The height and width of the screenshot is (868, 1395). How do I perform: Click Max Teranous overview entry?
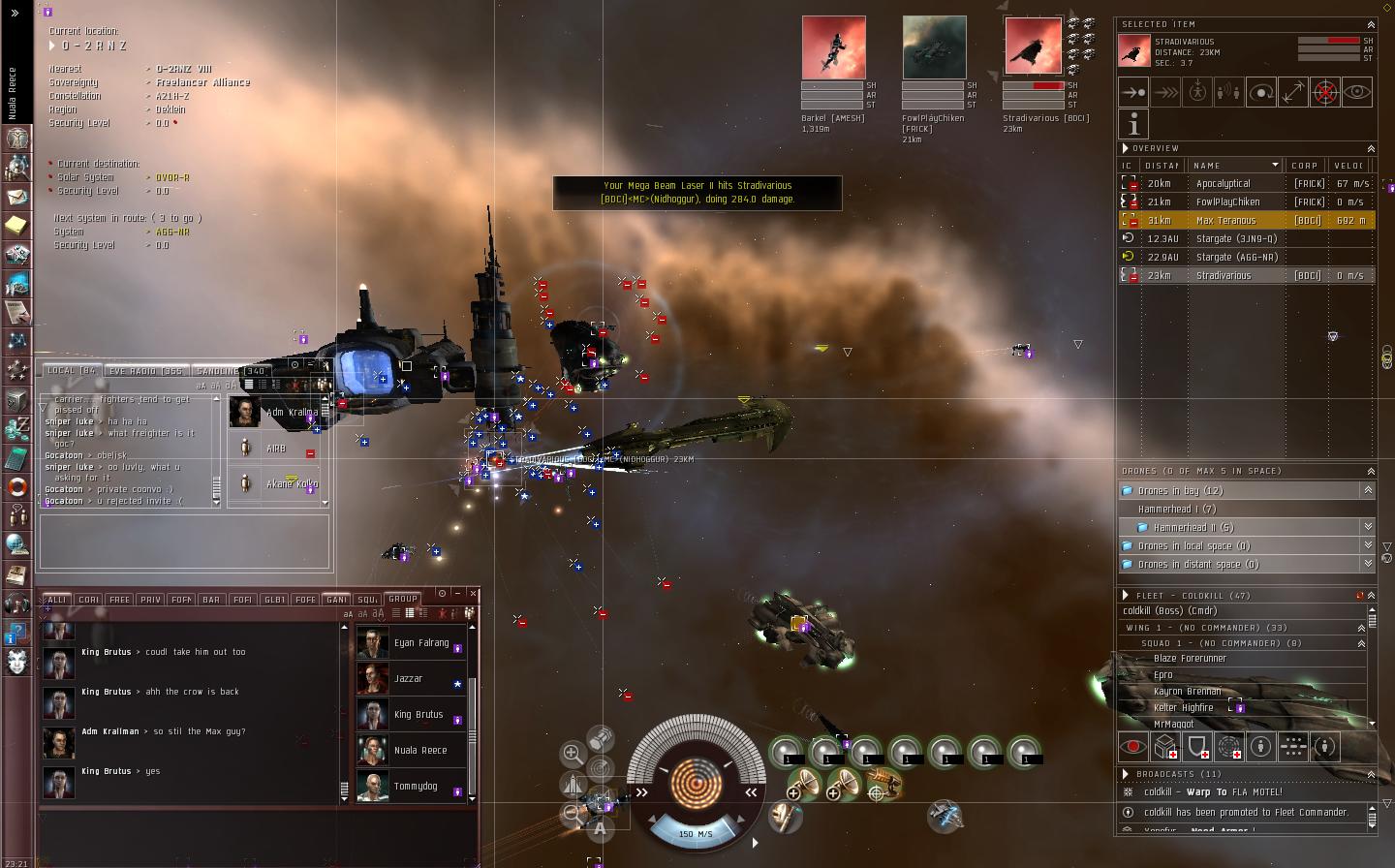tap(1225, 220)
